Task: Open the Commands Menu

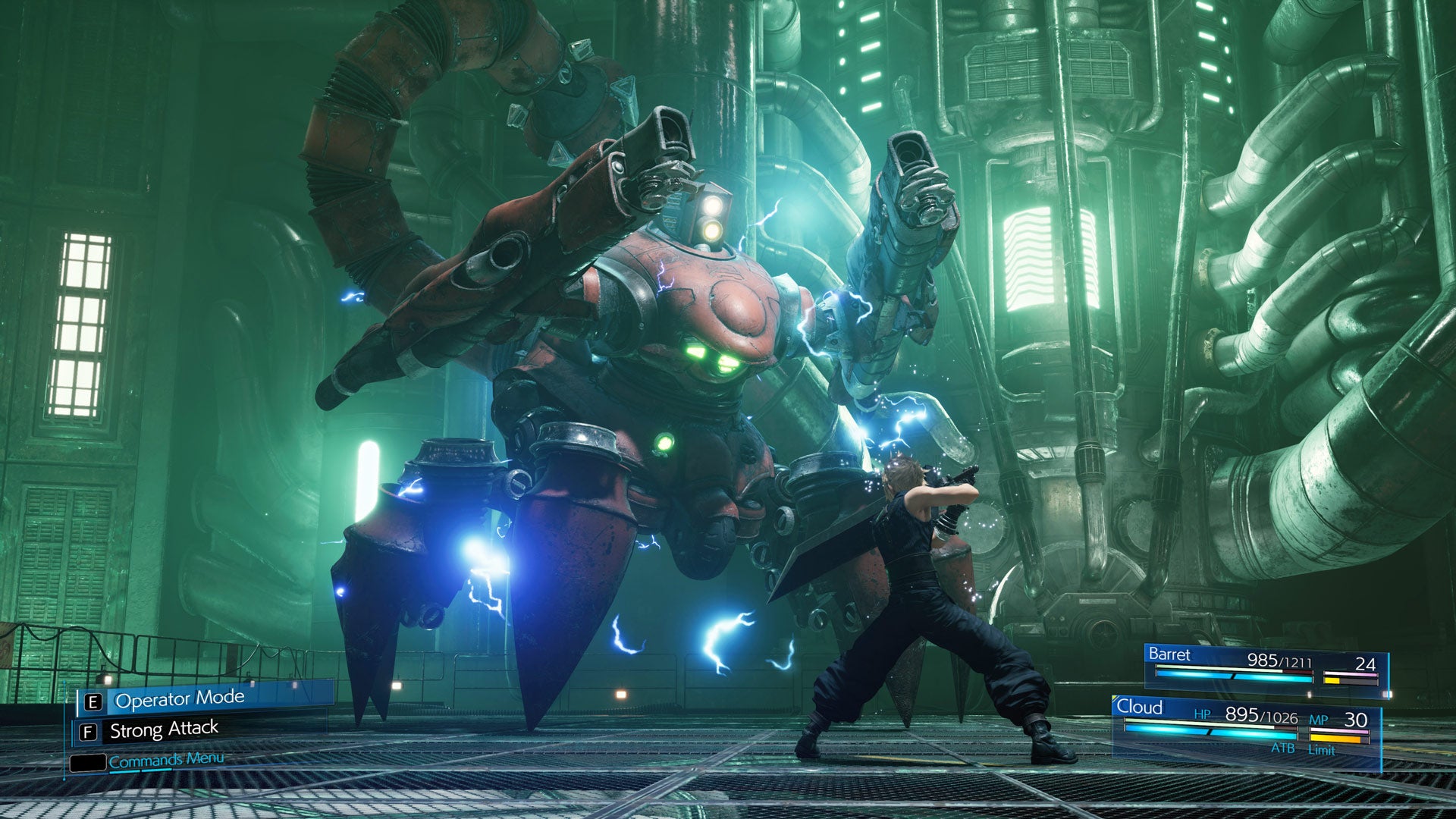Action: [x=166, y=761]
